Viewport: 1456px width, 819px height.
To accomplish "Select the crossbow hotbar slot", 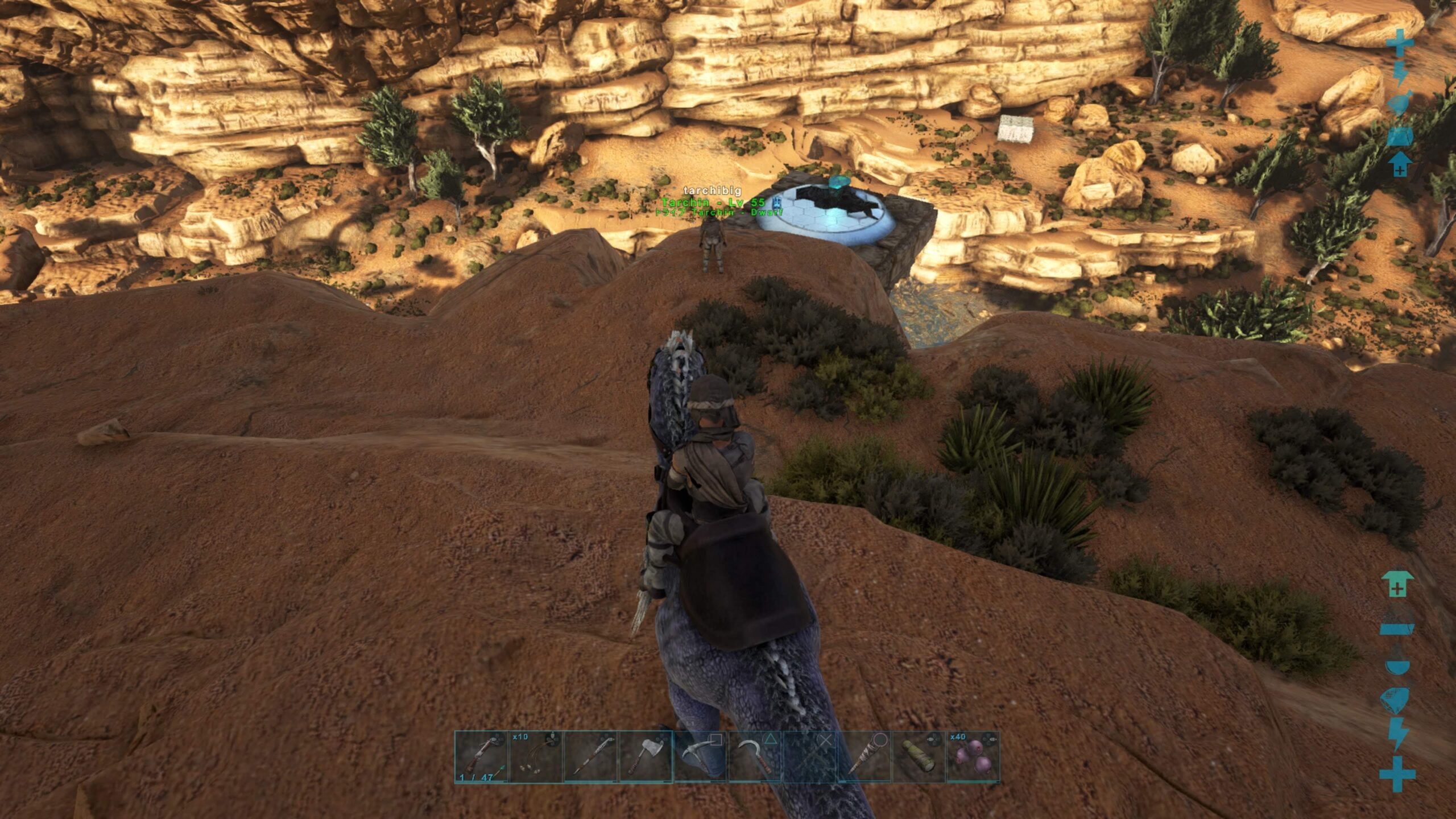I will tap(482, 758).
